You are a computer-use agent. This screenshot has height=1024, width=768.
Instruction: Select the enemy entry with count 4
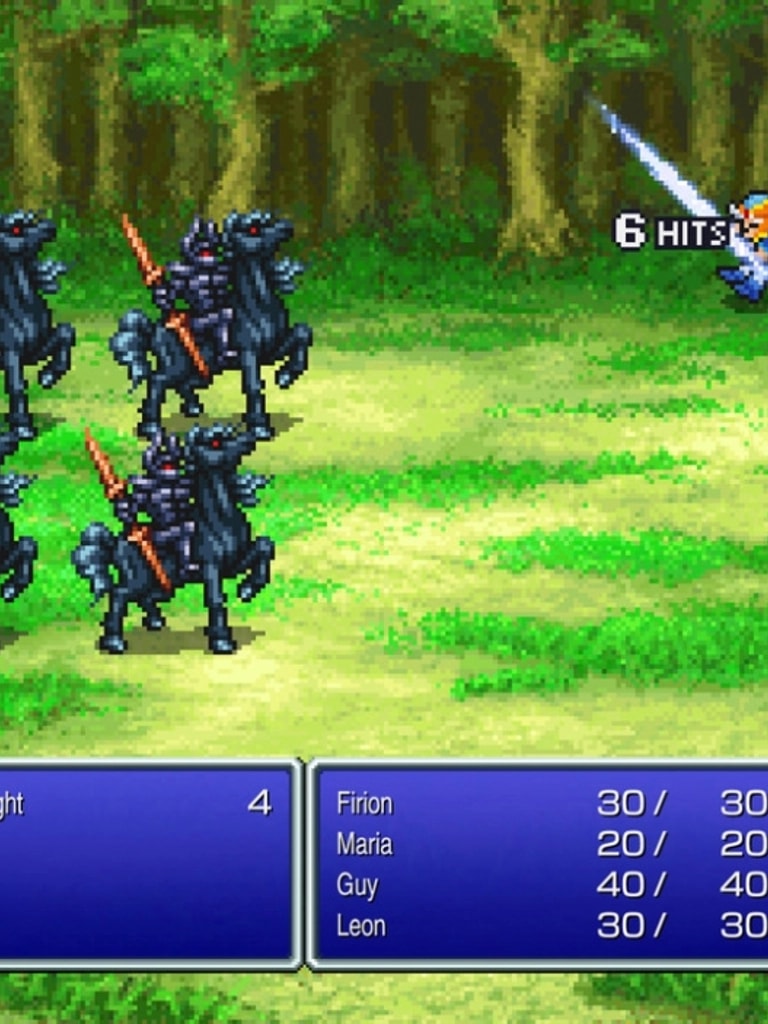click(140, 804)
